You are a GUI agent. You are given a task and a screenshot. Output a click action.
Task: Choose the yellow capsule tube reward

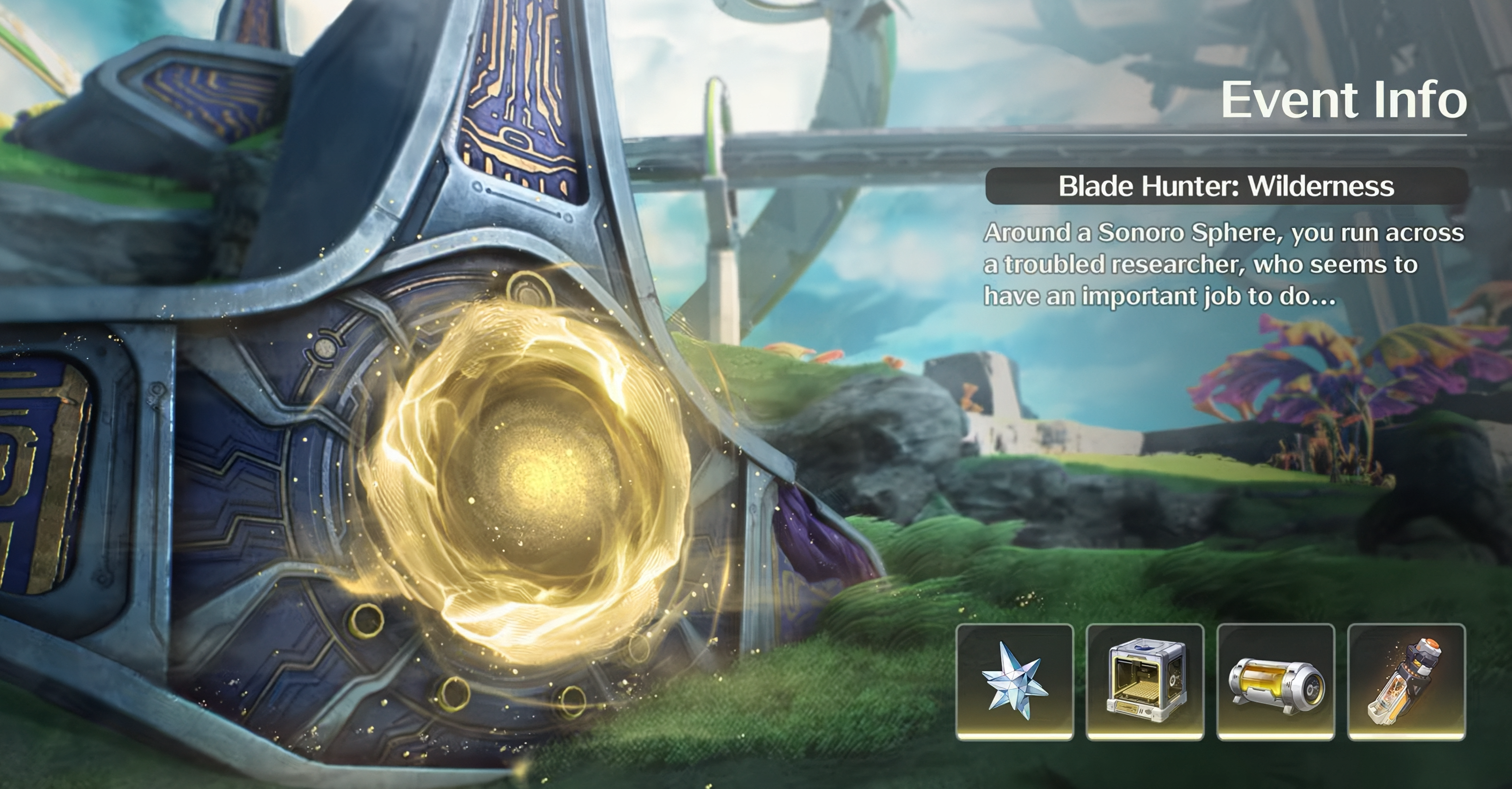[1276, 681]
